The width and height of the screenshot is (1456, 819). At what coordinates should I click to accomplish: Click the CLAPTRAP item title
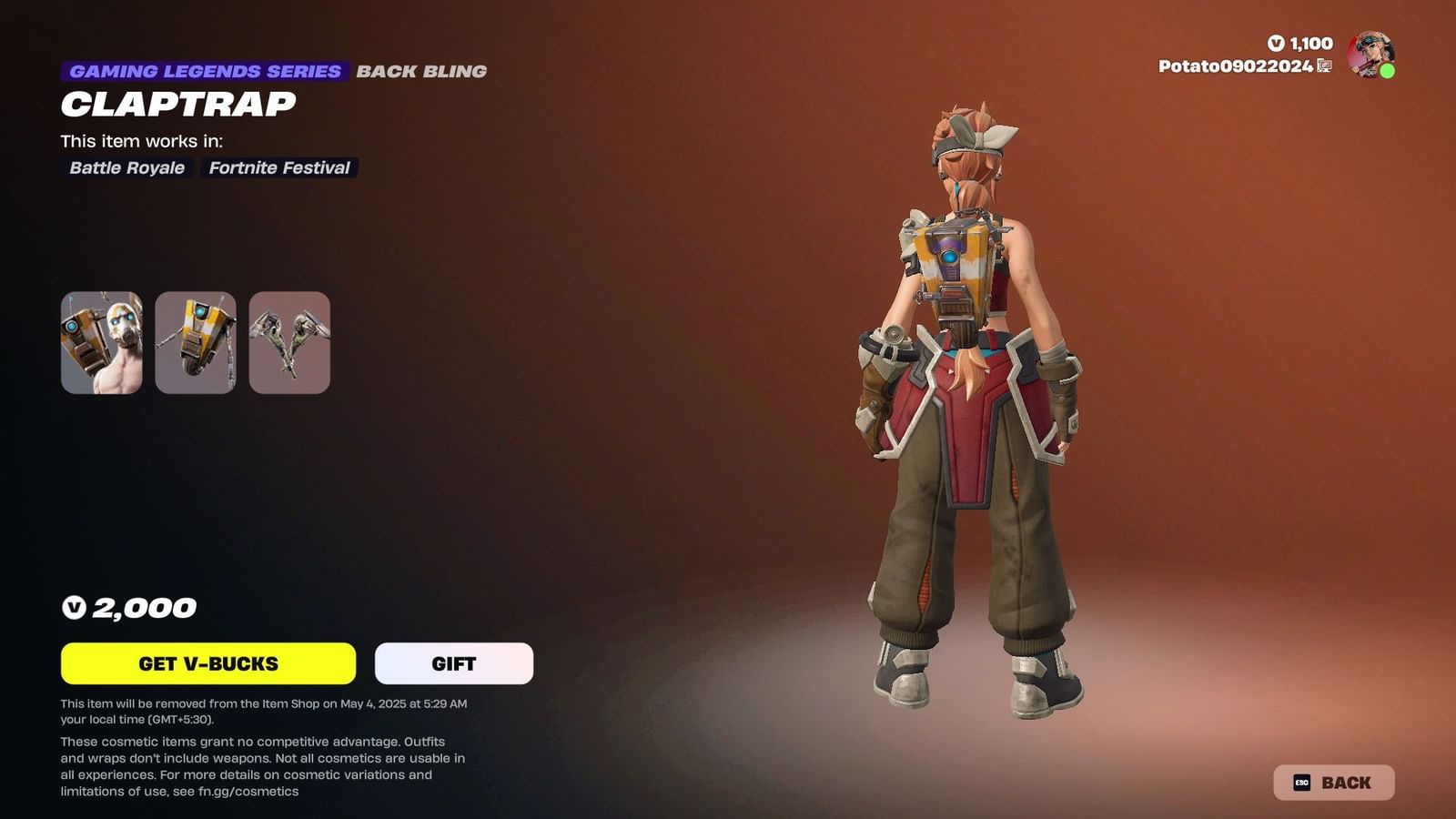[178, 104]
